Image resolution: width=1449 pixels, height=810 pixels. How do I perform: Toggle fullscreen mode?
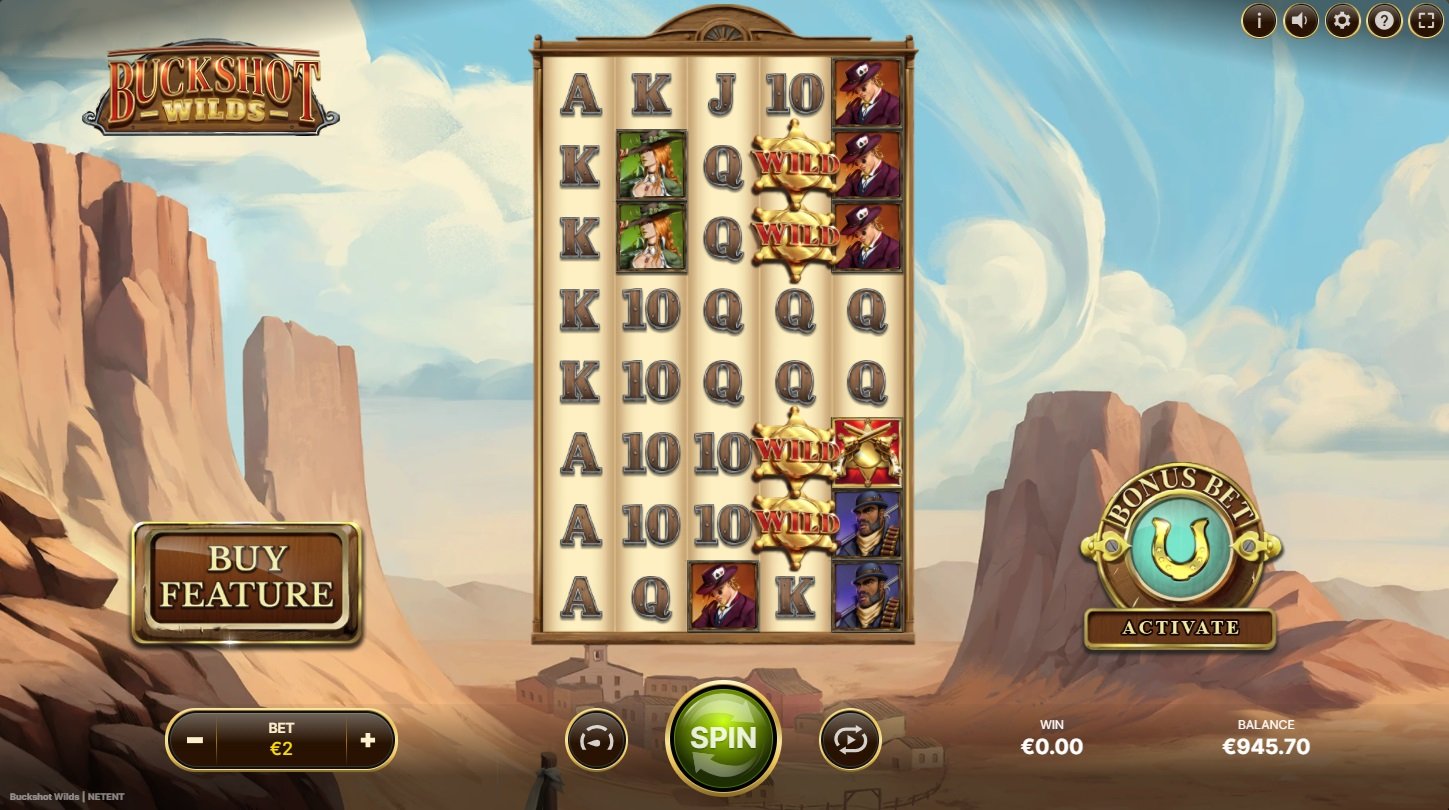tap(1426, 20)
